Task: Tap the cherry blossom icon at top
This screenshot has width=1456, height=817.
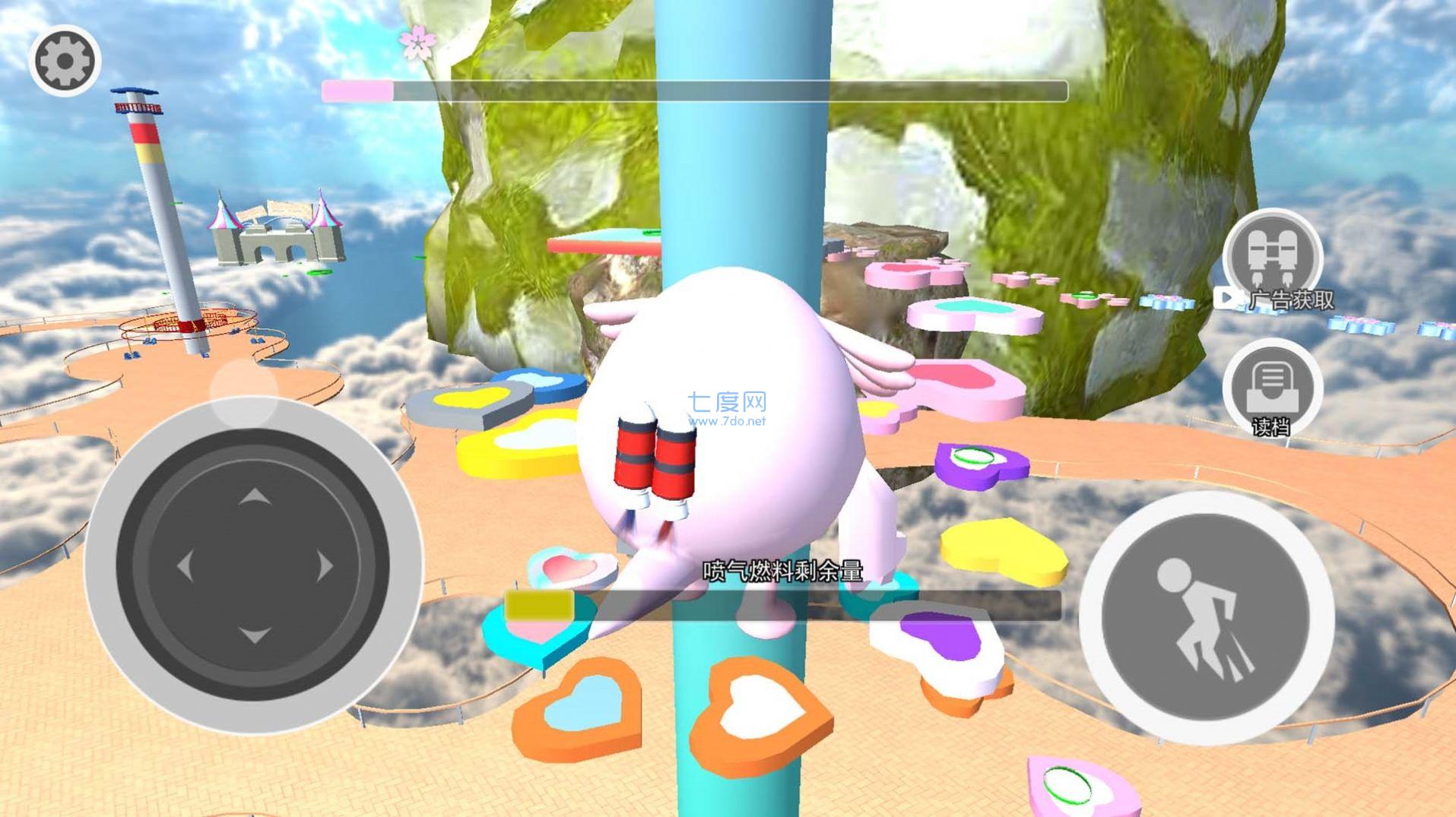Action: pyautogui.click(x=417, y=42)
